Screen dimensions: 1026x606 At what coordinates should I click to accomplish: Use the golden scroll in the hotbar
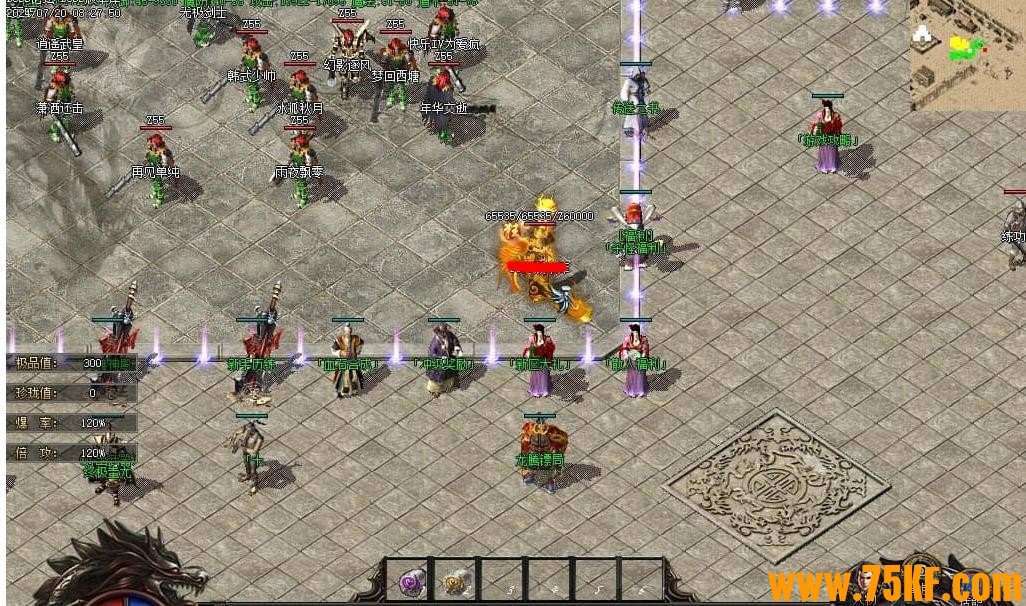(x=458, y=581)
